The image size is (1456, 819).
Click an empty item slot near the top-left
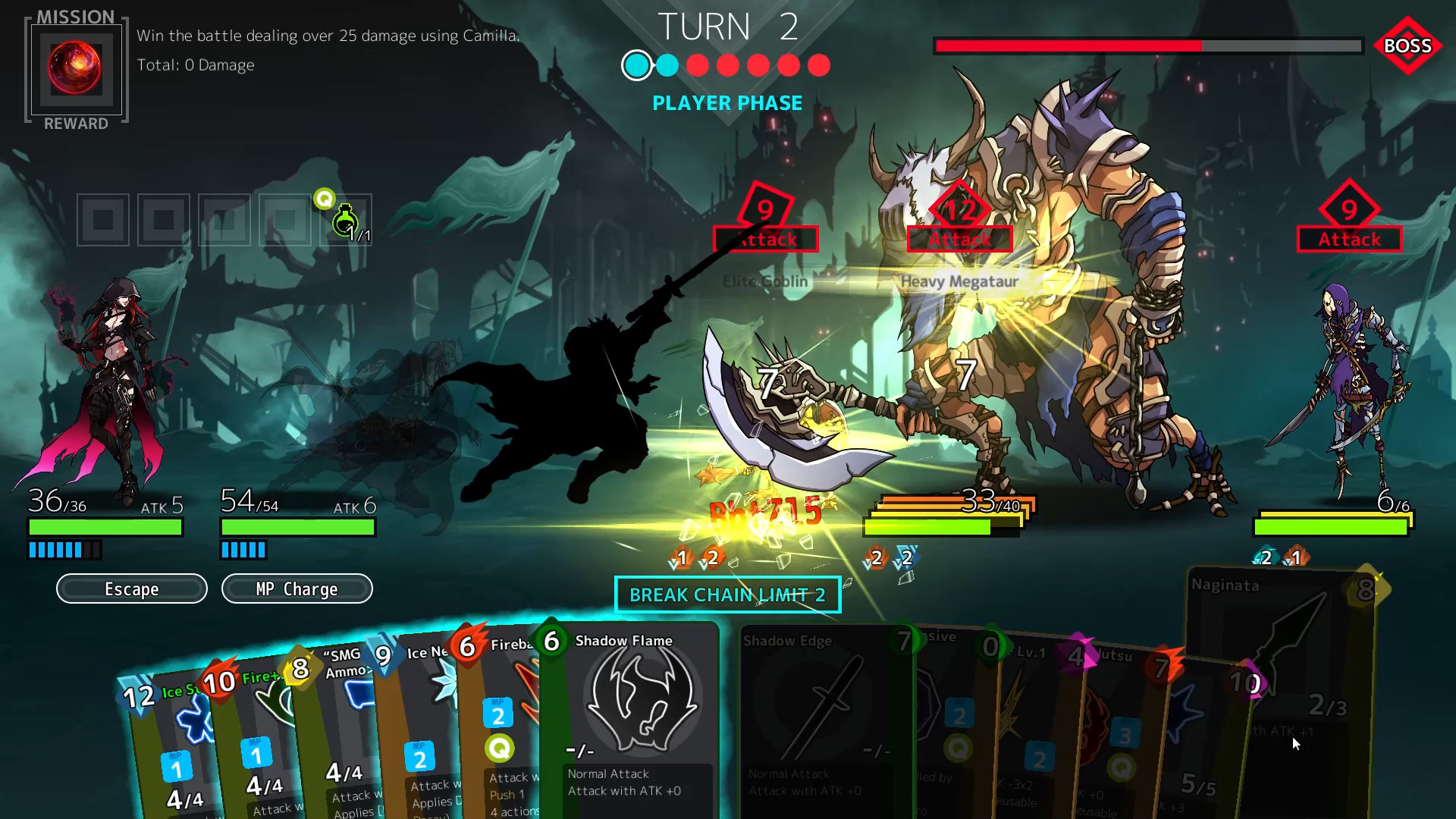pyautogui.click(x=103, y=220)
